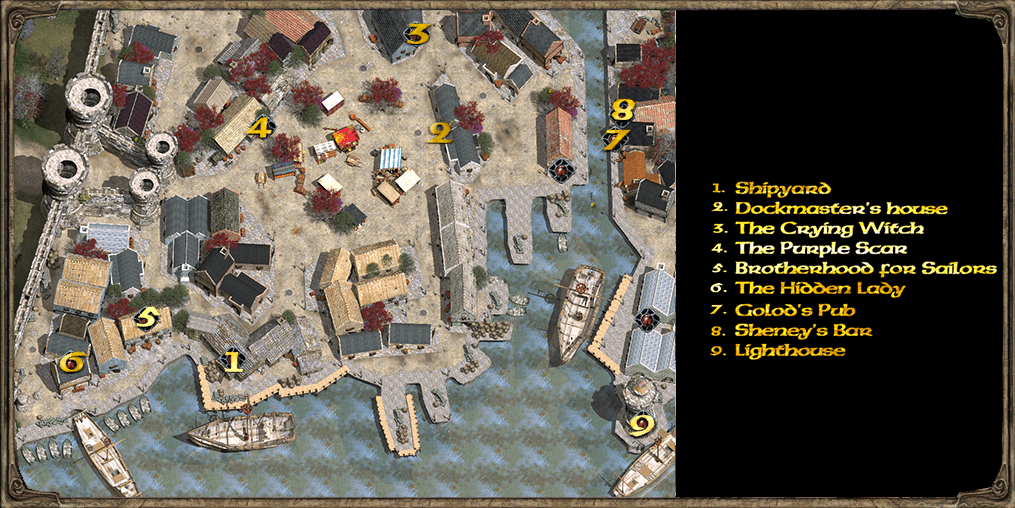This screenshot has width=1015, height=508.
Task: Select Dockmaster's house in the legend
Action: [841, 209]
